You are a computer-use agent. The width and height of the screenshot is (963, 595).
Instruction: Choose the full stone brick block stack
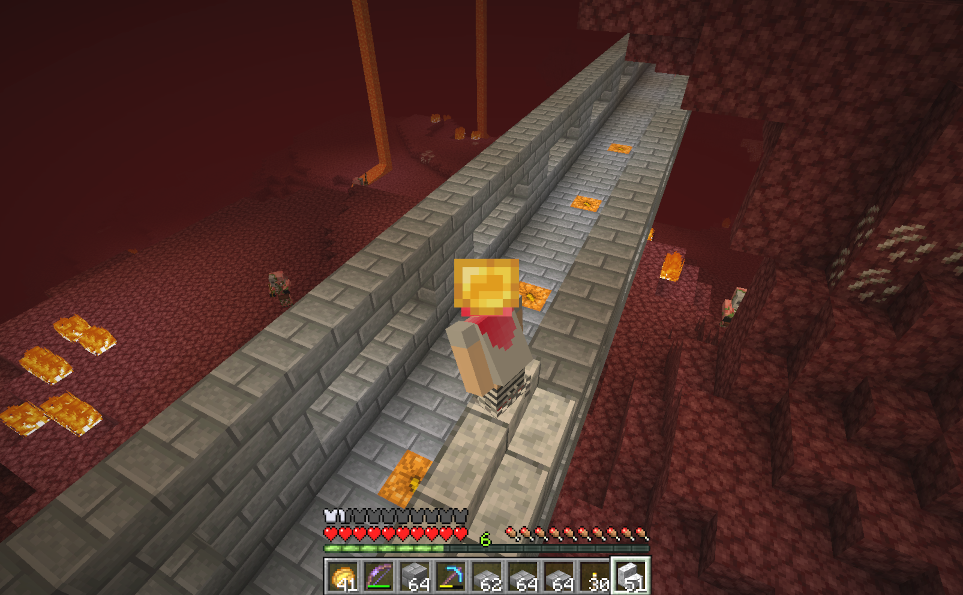click(415, 575)
